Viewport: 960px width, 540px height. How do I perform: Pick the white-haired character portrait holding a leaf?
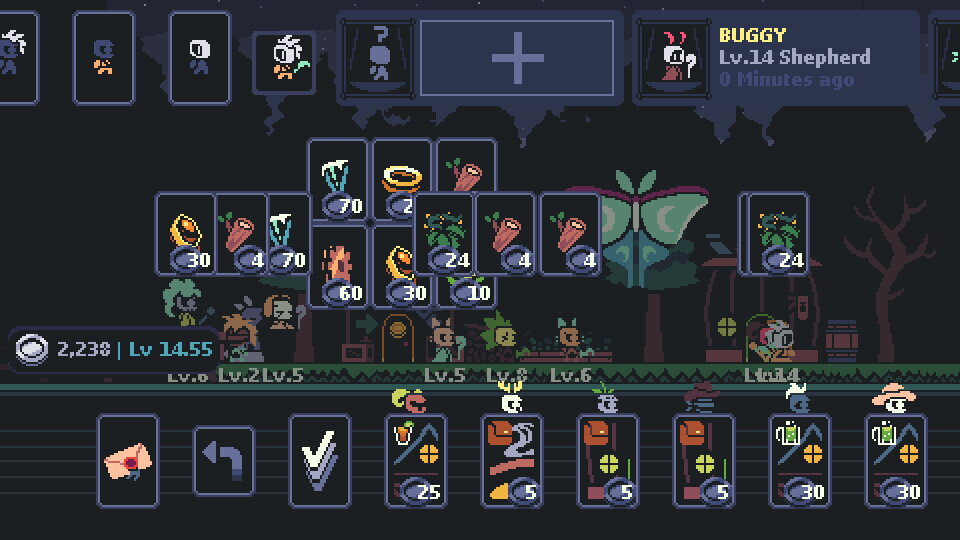284,60
